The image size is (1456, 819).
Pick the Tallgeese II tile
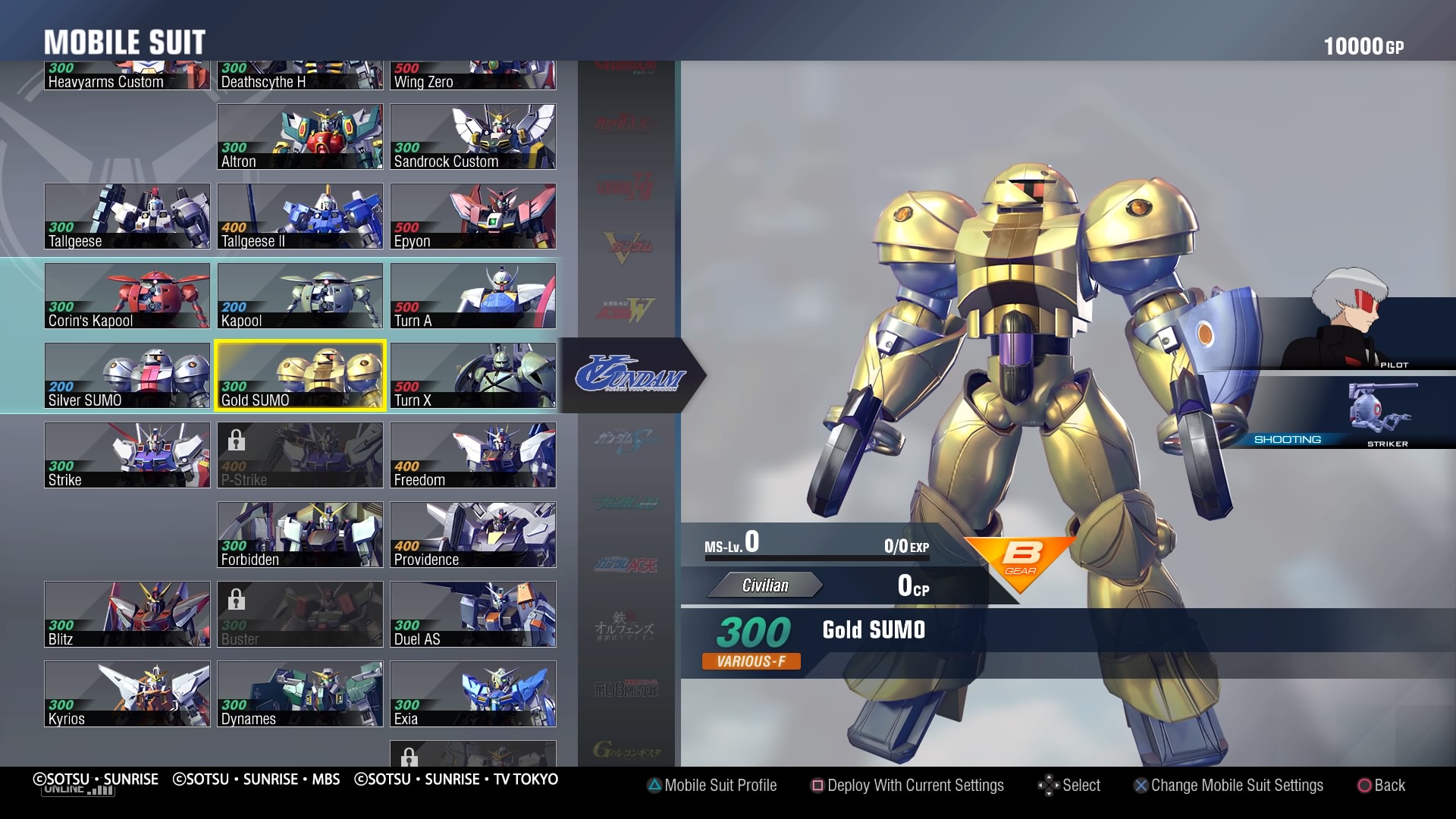click(x=300, y=216)
